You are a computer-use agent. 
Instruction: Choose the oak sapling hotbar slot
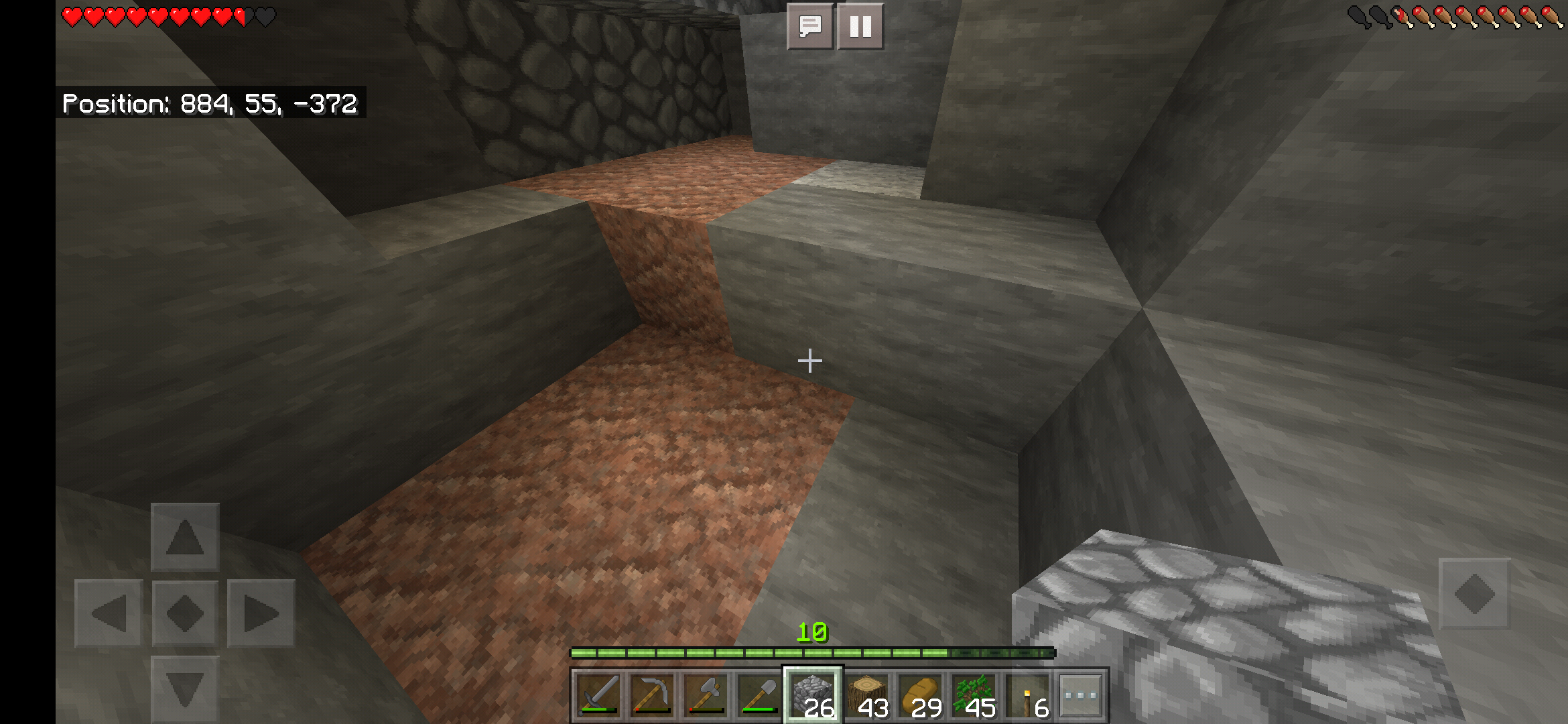click(974, 695)
